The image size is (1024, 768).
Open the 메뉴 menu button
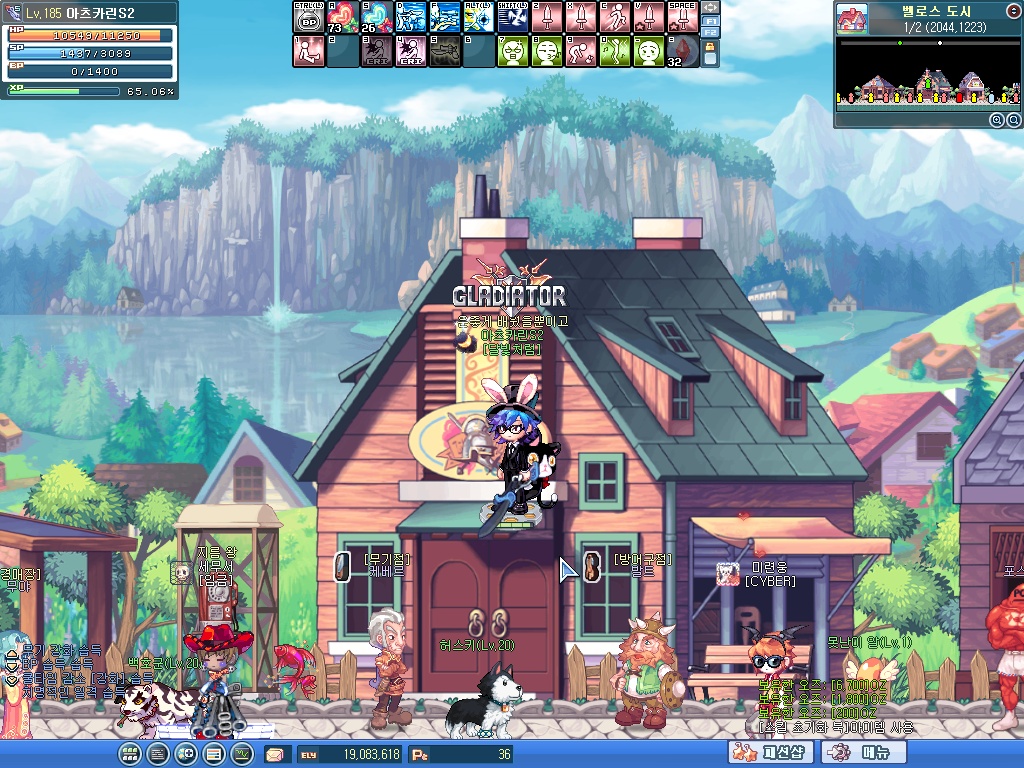864,753
